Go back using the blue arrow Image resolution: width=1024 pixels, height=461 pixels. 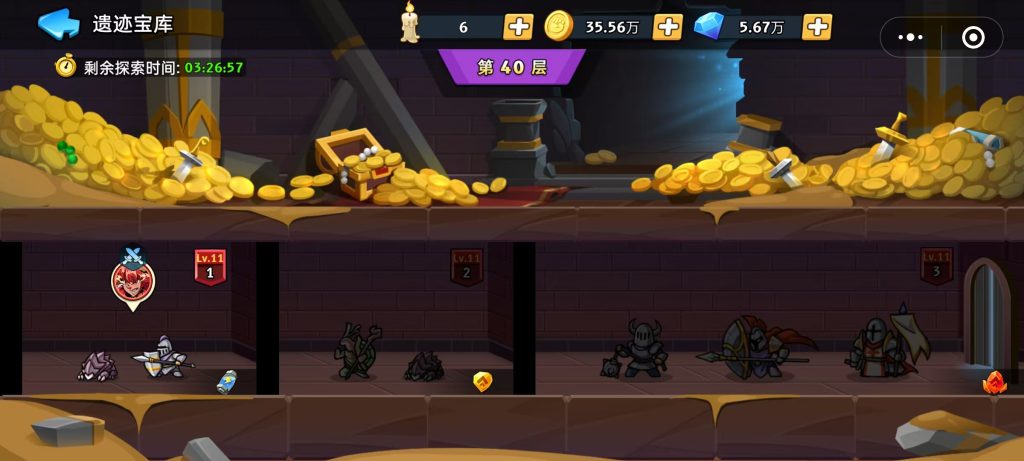pos(58,24)
